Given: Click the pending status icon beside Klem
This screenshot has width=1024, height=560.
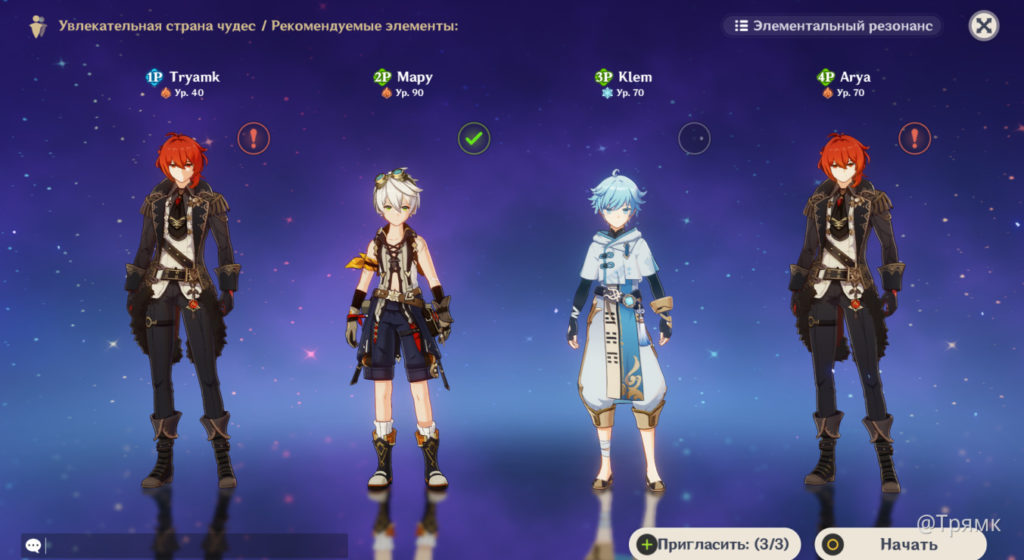Looking at the screenshot, I should (694, 138).
